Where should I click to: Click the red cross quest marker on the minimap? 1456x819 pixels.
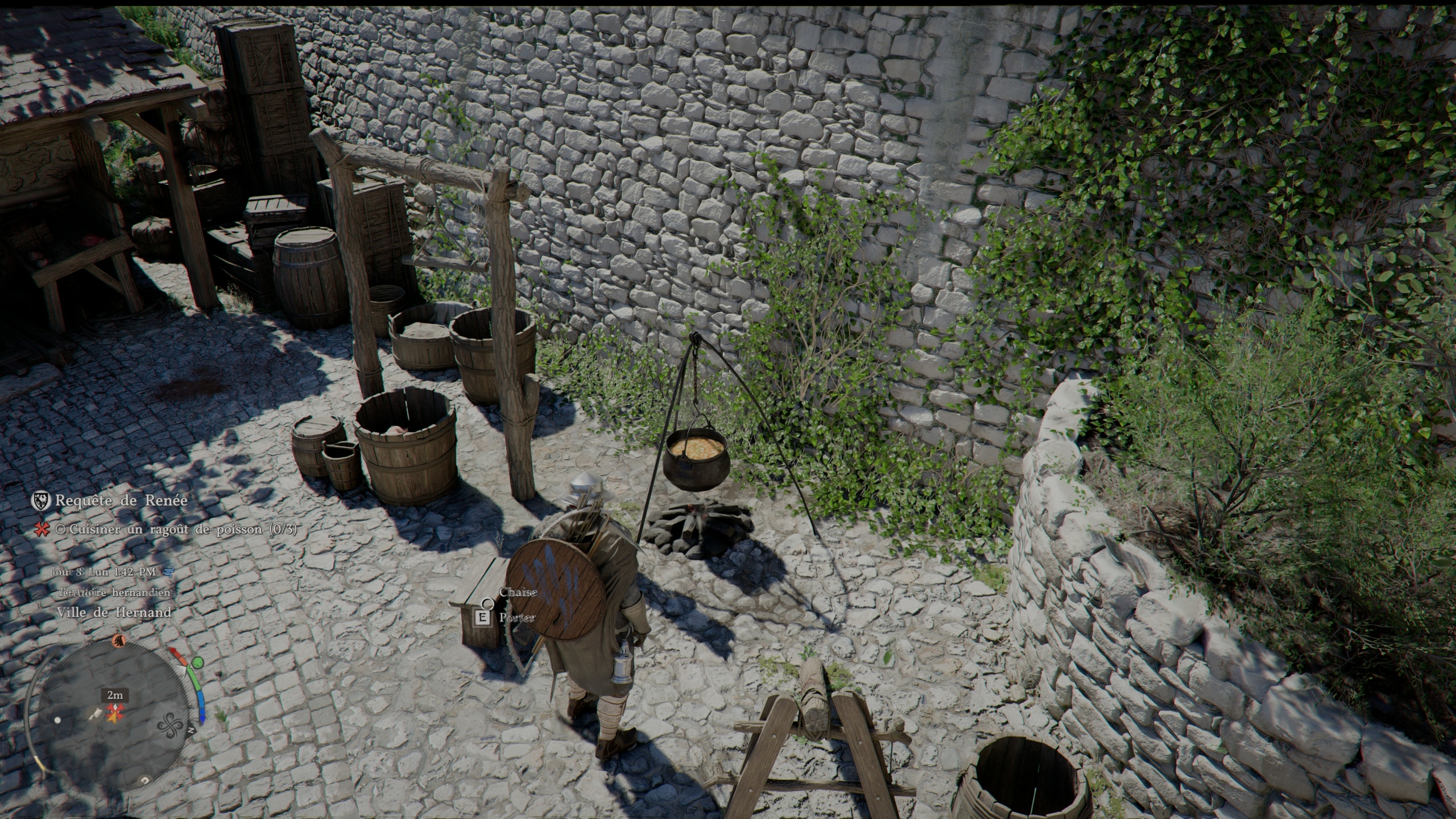pyautogui.click(x=116, y=711)
